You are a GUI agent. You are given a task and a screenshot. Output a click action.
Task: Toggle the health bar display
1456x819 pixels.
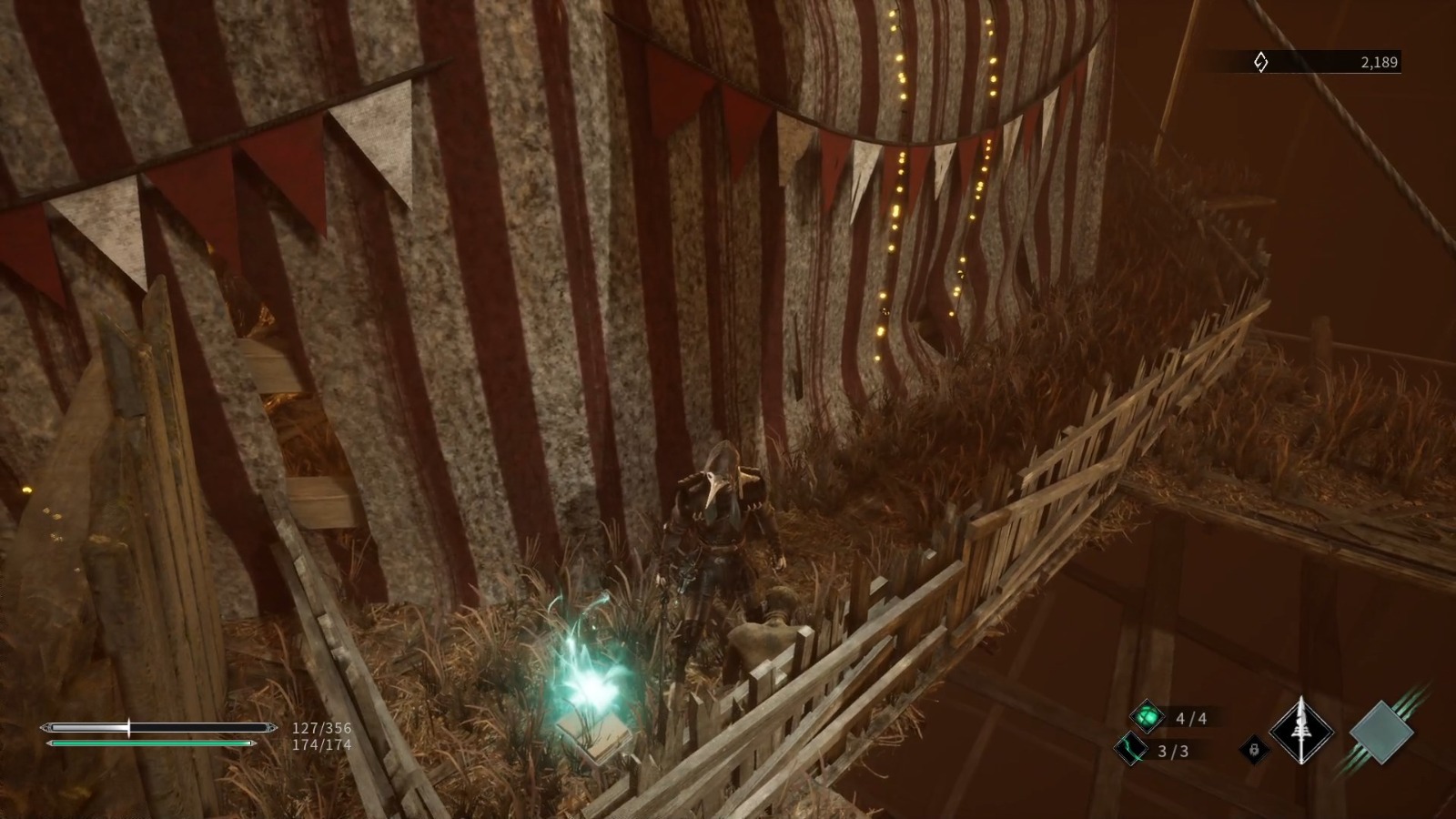157,727
